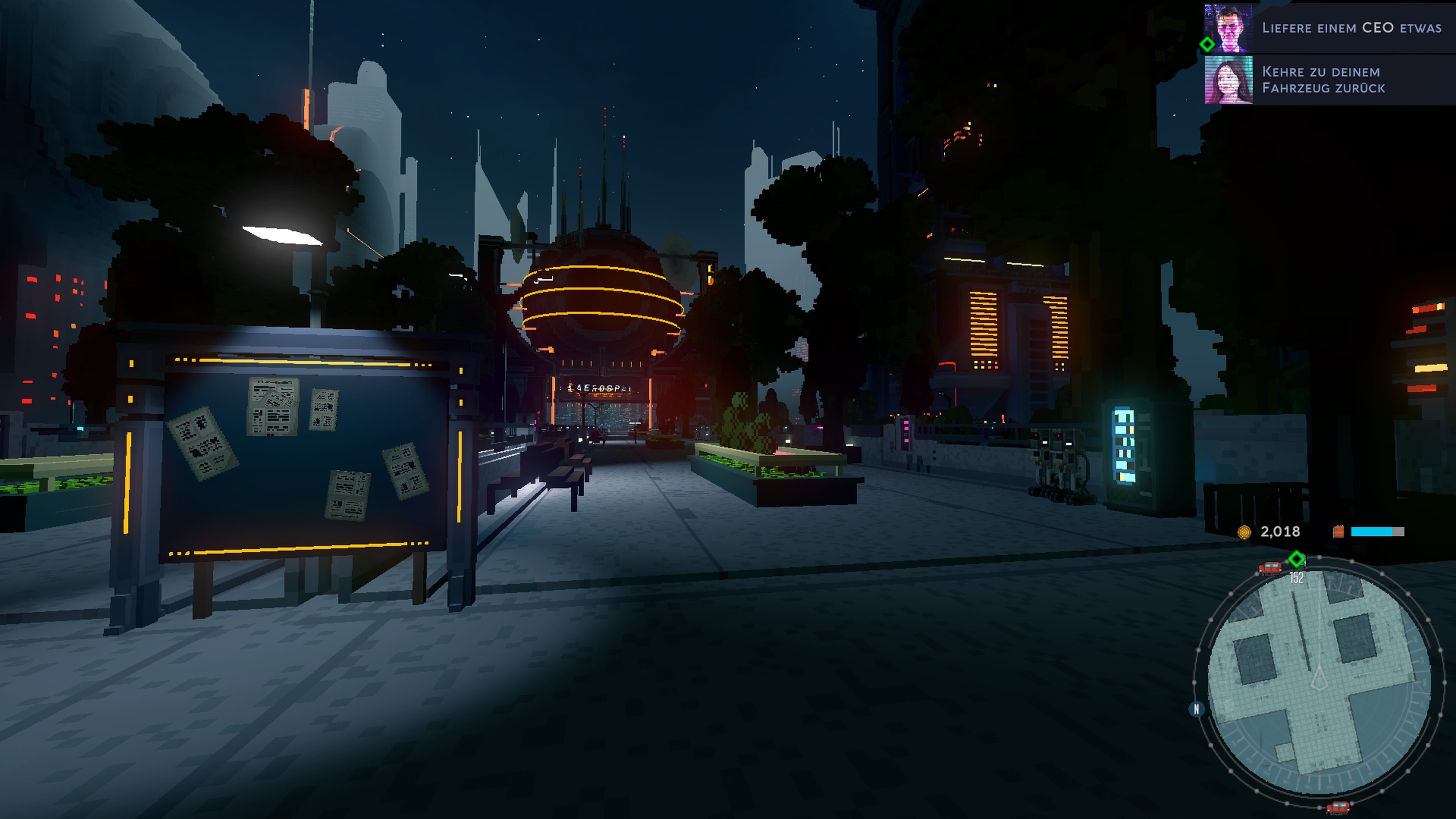Click the green diamond waypoint on the minimap rim
Viewport: 1456px width, 819px height.
pos(1297,560)
